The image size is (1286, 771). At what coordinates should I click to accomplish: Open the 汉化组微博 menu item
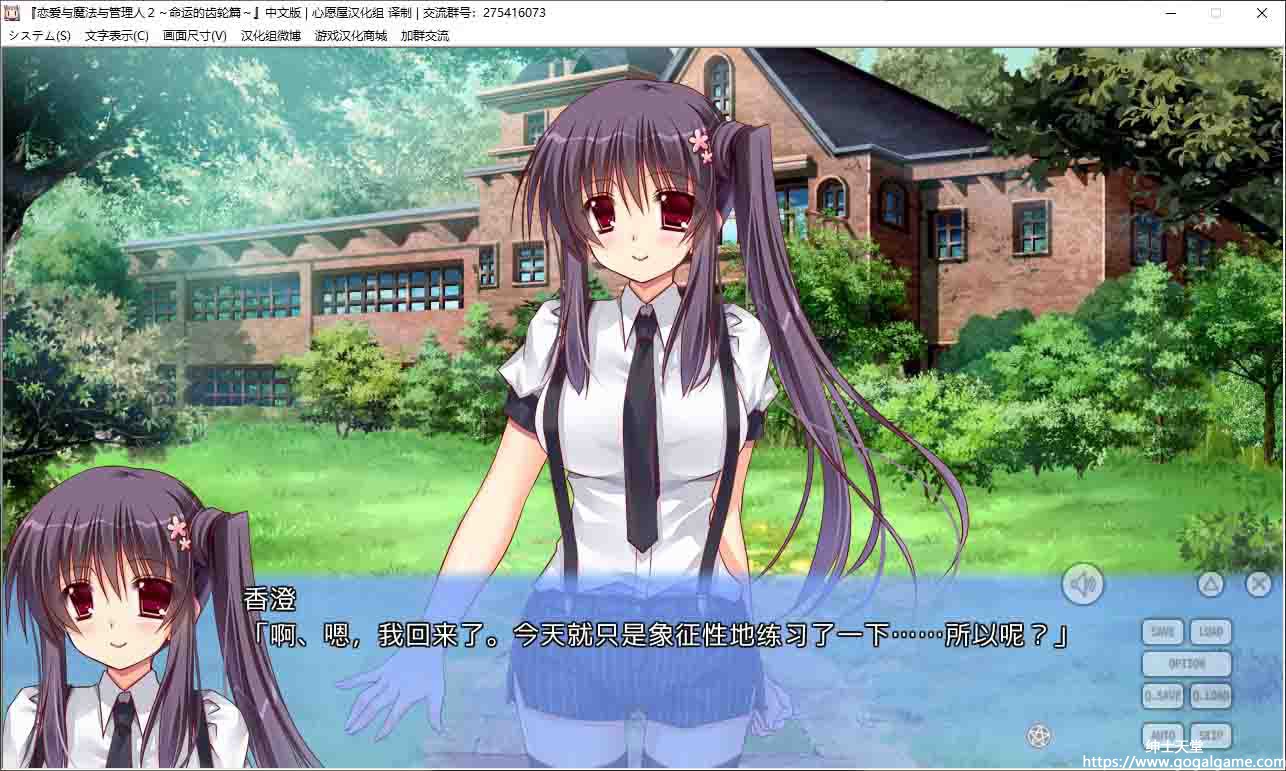271,36
